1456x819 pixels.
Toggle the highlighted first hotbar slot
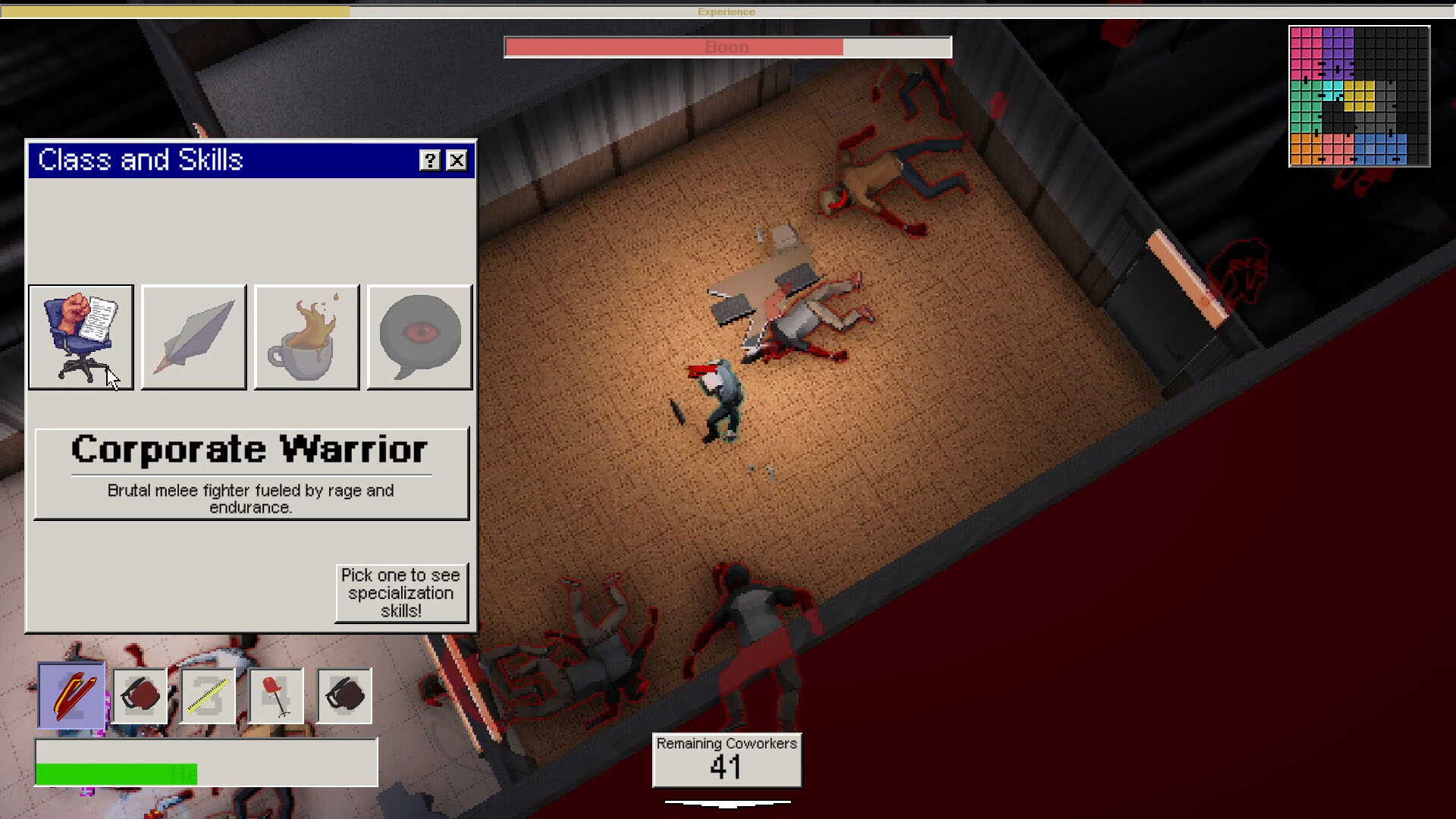click(x=71, y=695)
